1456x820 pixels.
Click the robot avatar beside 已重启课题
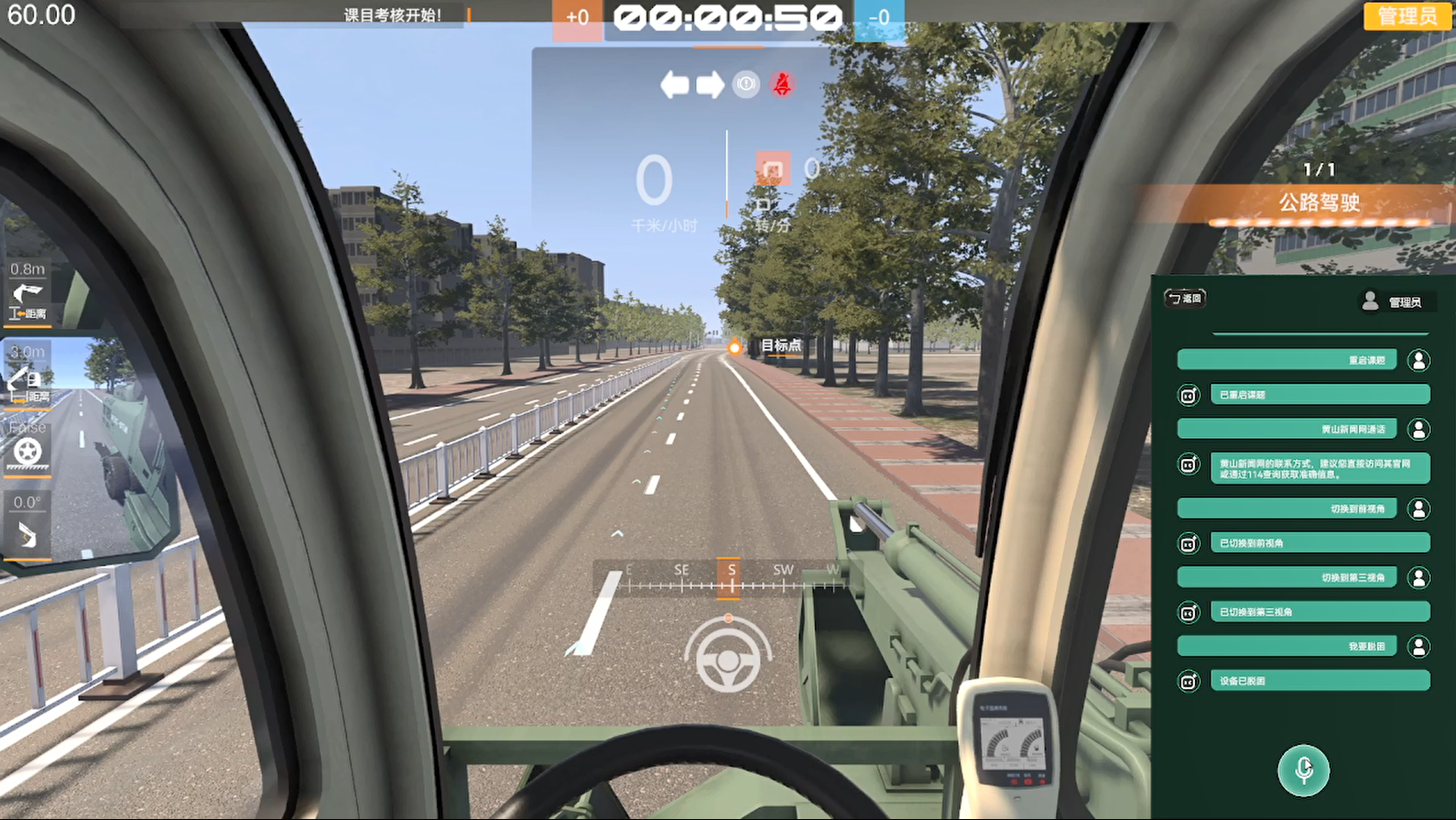(1188, 394)
